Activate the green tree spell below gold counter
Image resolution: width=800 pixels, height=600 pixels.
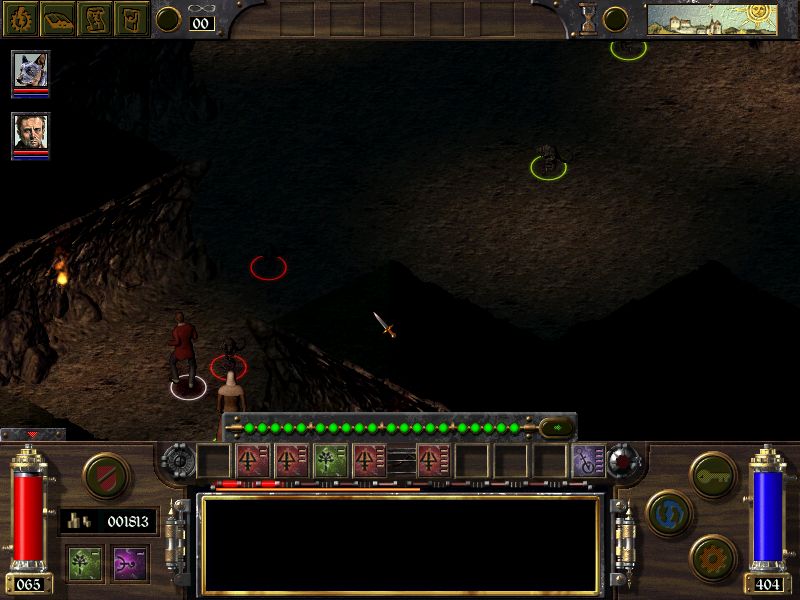click(x=83, y=561)
